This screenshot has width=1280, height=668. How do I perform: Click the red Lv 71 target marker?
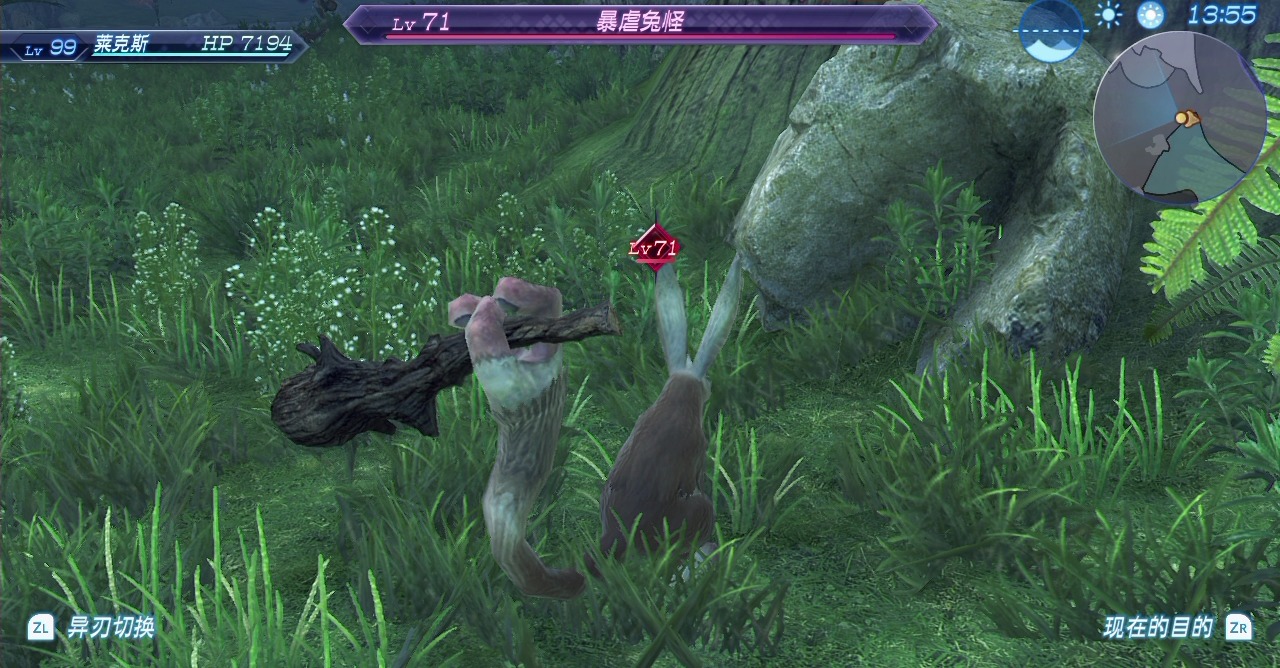click(654, 247)
